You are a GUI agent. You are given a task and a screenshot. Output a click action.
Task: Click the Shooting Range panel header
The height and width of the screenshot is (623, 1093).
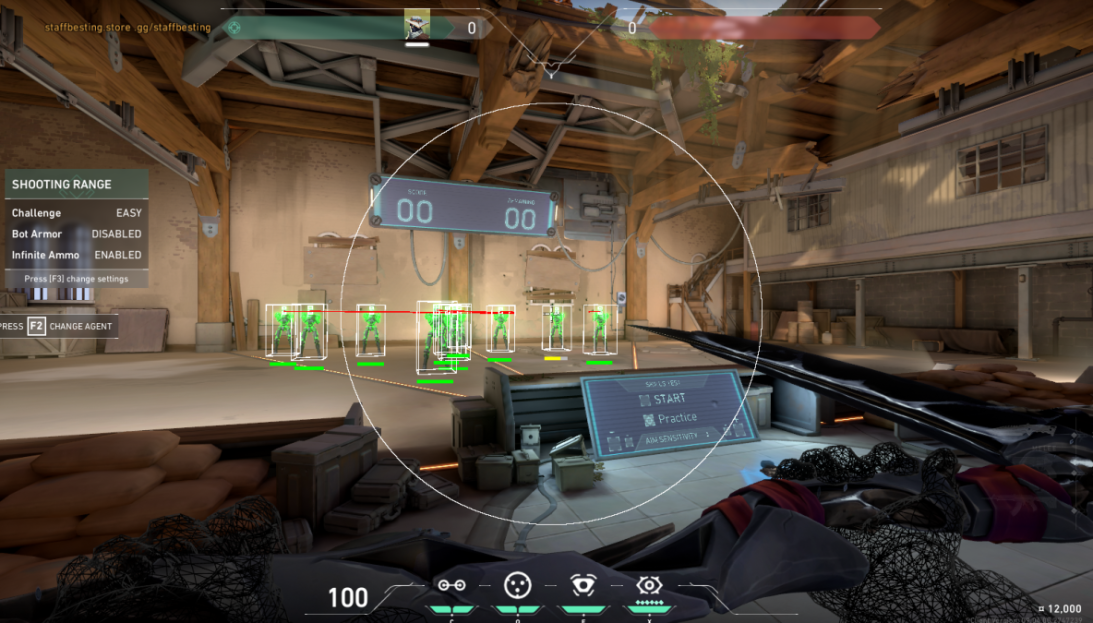(76, 184)
